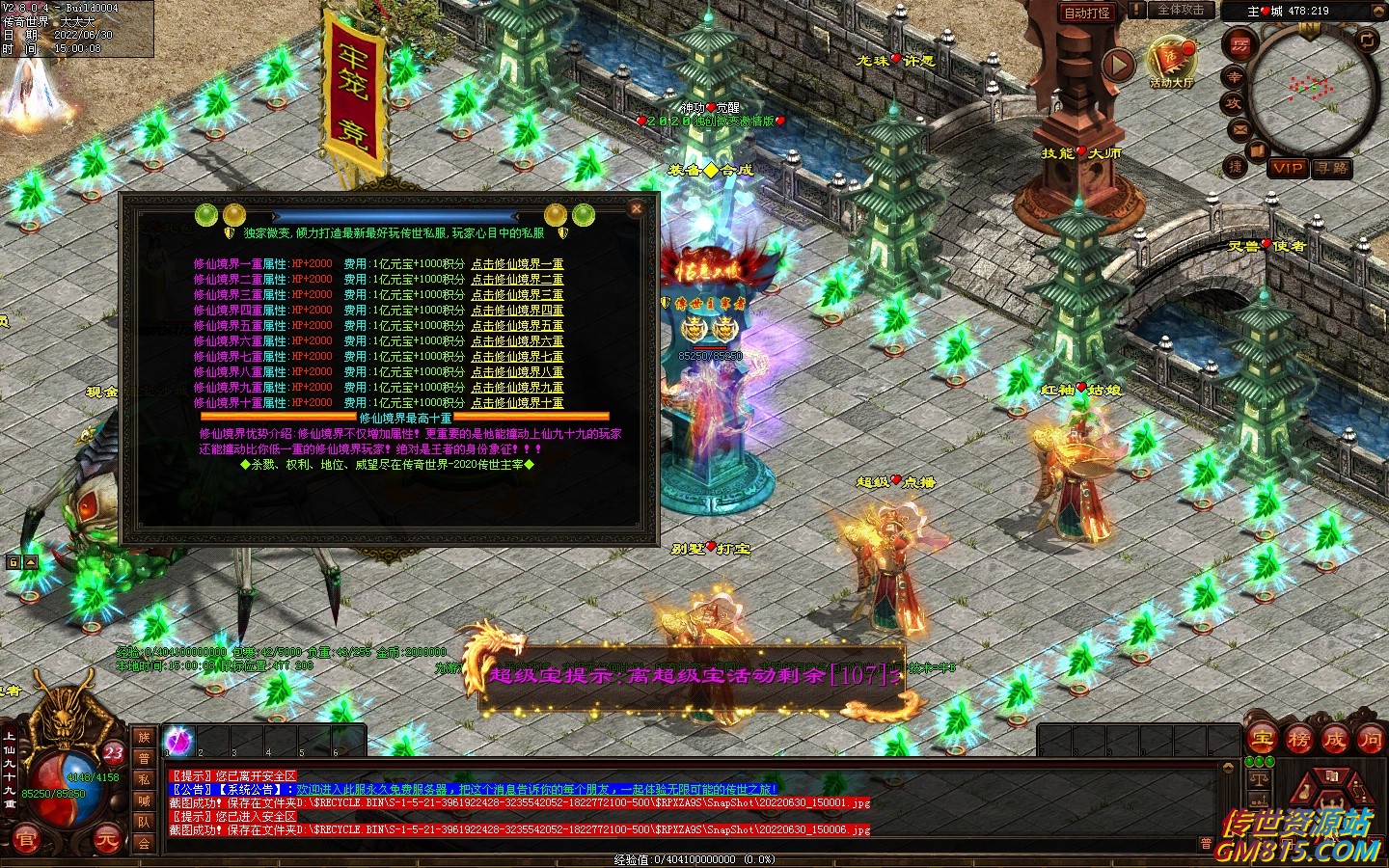Viewport: 1389px width, 868px height.
Task: Switch chat to the 私 private channel
Action: click(144, 779)
